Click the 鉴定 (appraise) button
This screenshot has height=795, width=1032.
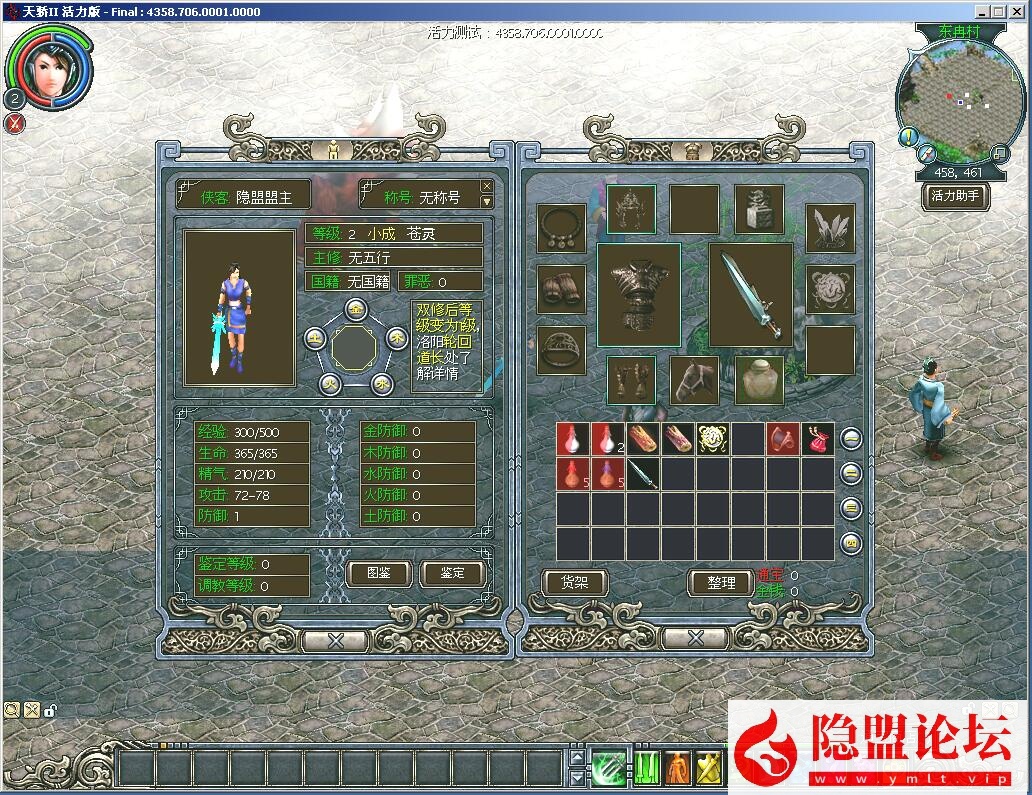pyautogui.click(x=452, y=573)
